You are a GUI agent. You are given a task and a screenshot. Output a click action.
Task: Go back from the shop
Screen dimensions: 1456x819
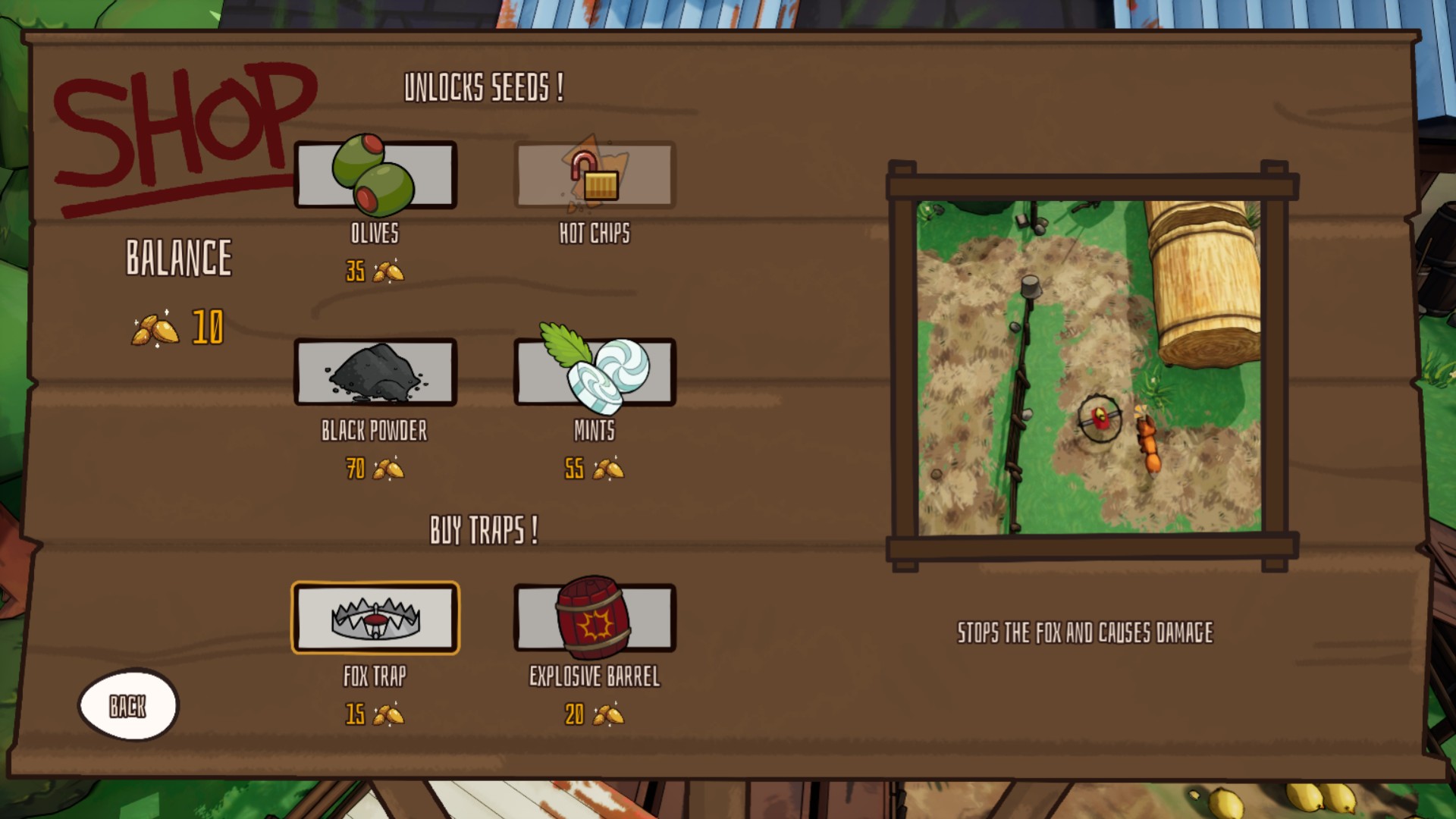tap(128, 705)
